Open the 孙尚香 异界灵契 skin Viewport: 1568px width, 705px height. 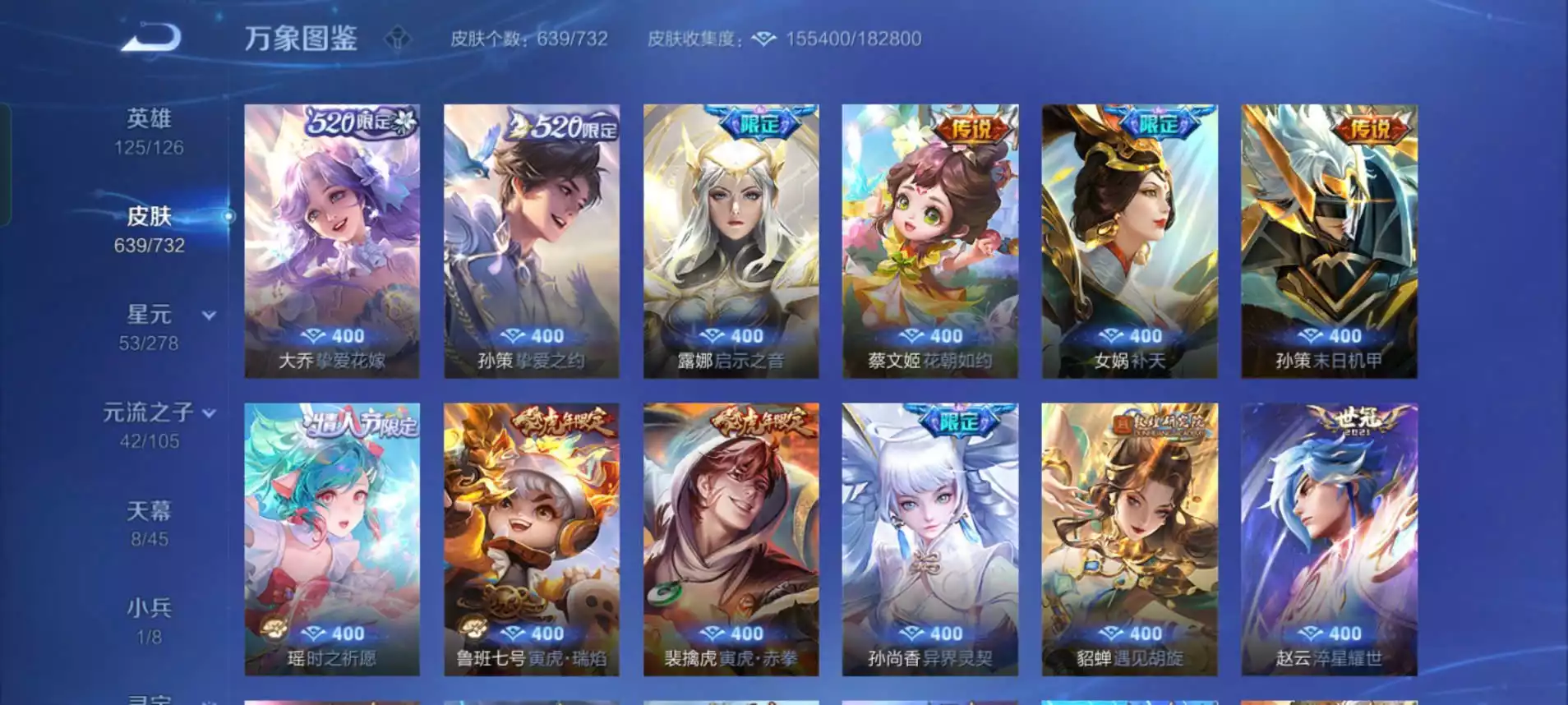[x=930, y=539]
